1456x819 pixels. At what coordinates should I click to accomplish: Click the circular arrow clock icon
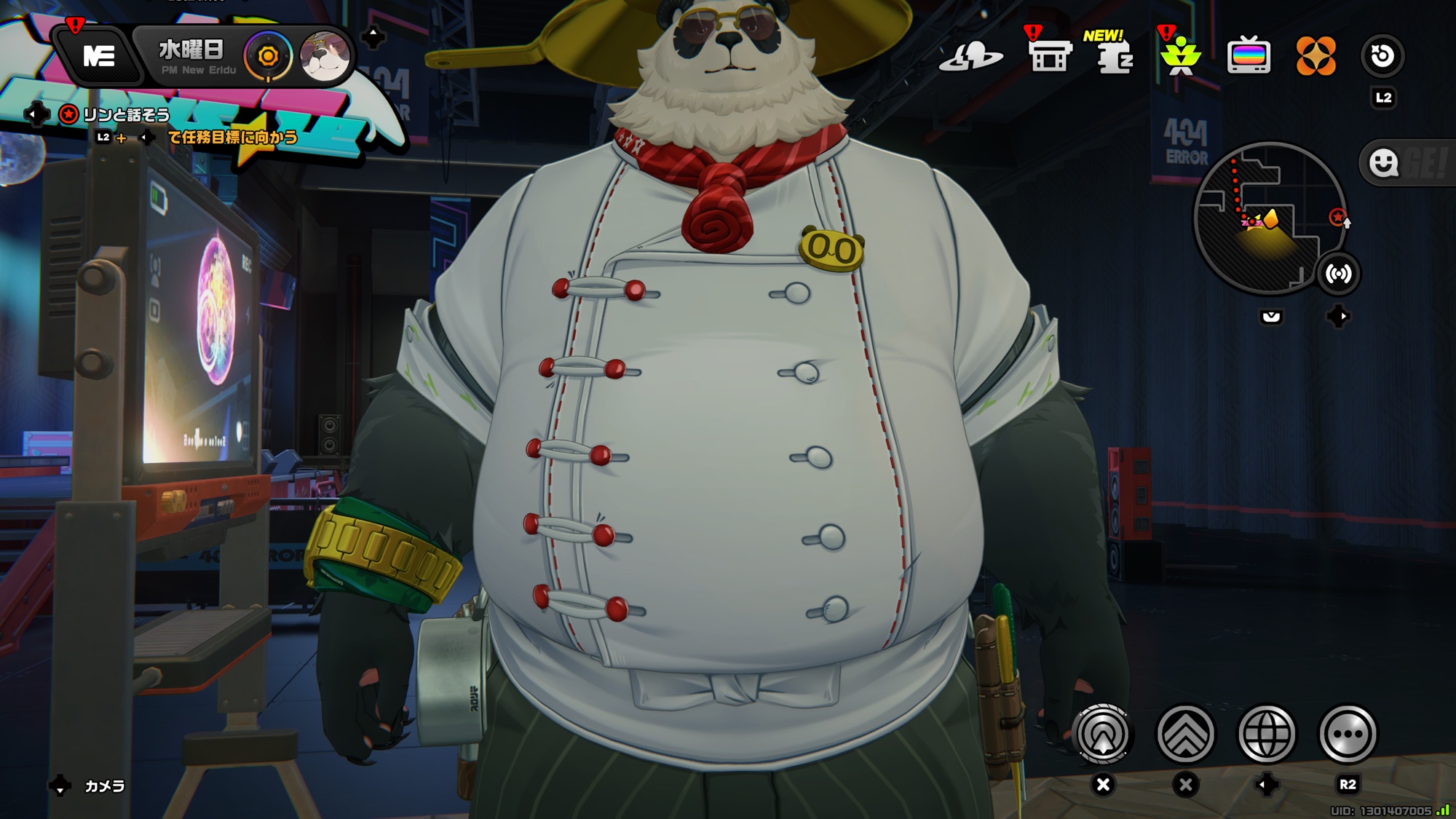pyautogui.click(x=1382, y=56)
